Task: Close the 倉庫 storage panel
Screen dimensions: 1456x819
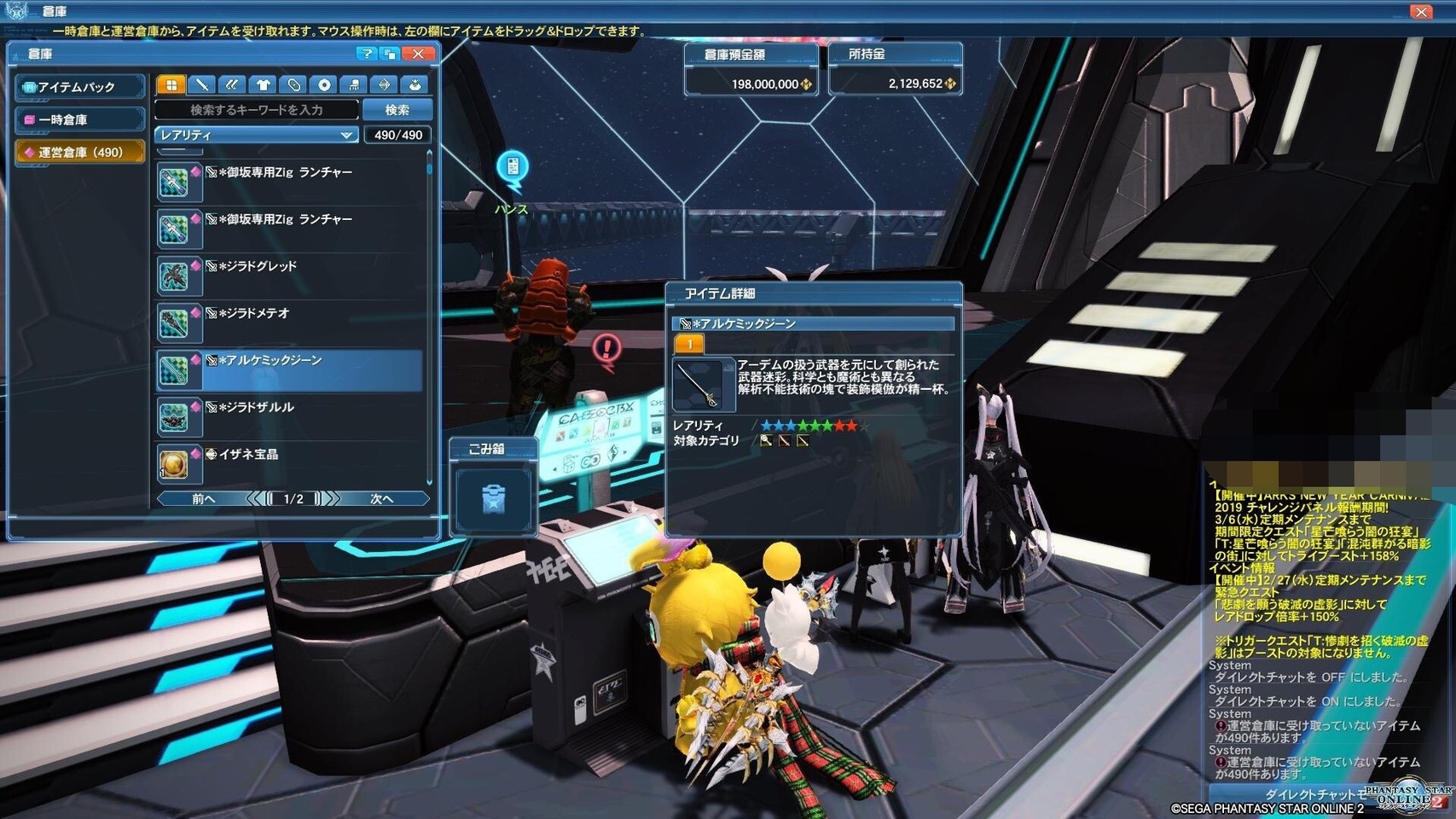Action: coord(418,54)
